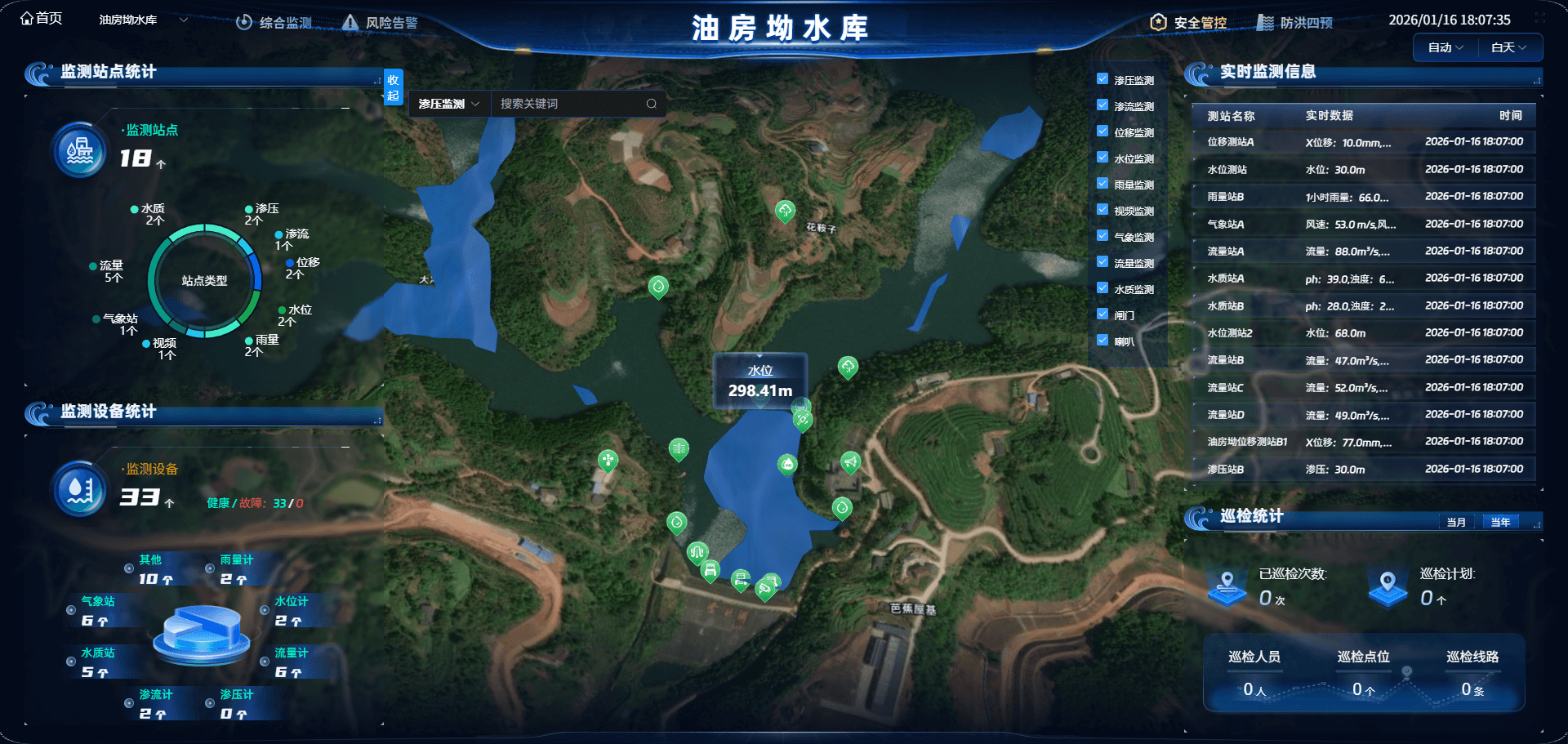Click the search magnifier icon
This screenshot has height=744, width=1568.
tap(652, 103)
